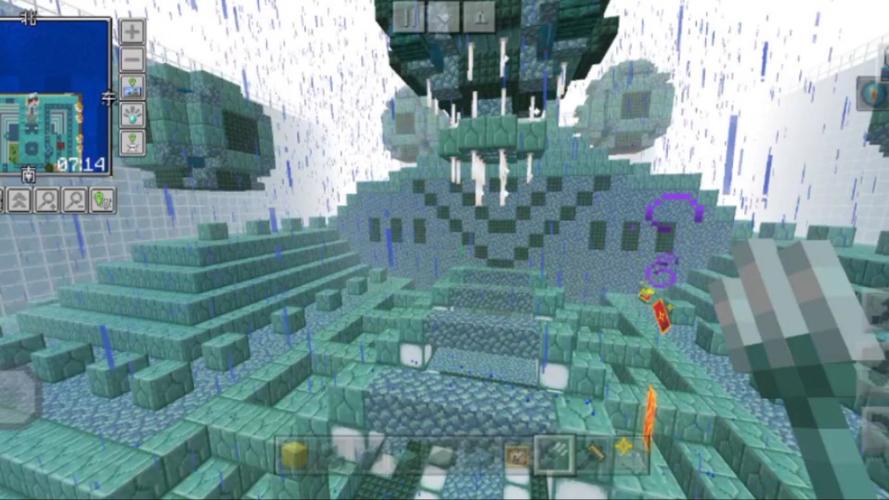This screenshot has width=889, height=500.
Task: Open the minimap in the corner
Action: click(x=56, y=97)
